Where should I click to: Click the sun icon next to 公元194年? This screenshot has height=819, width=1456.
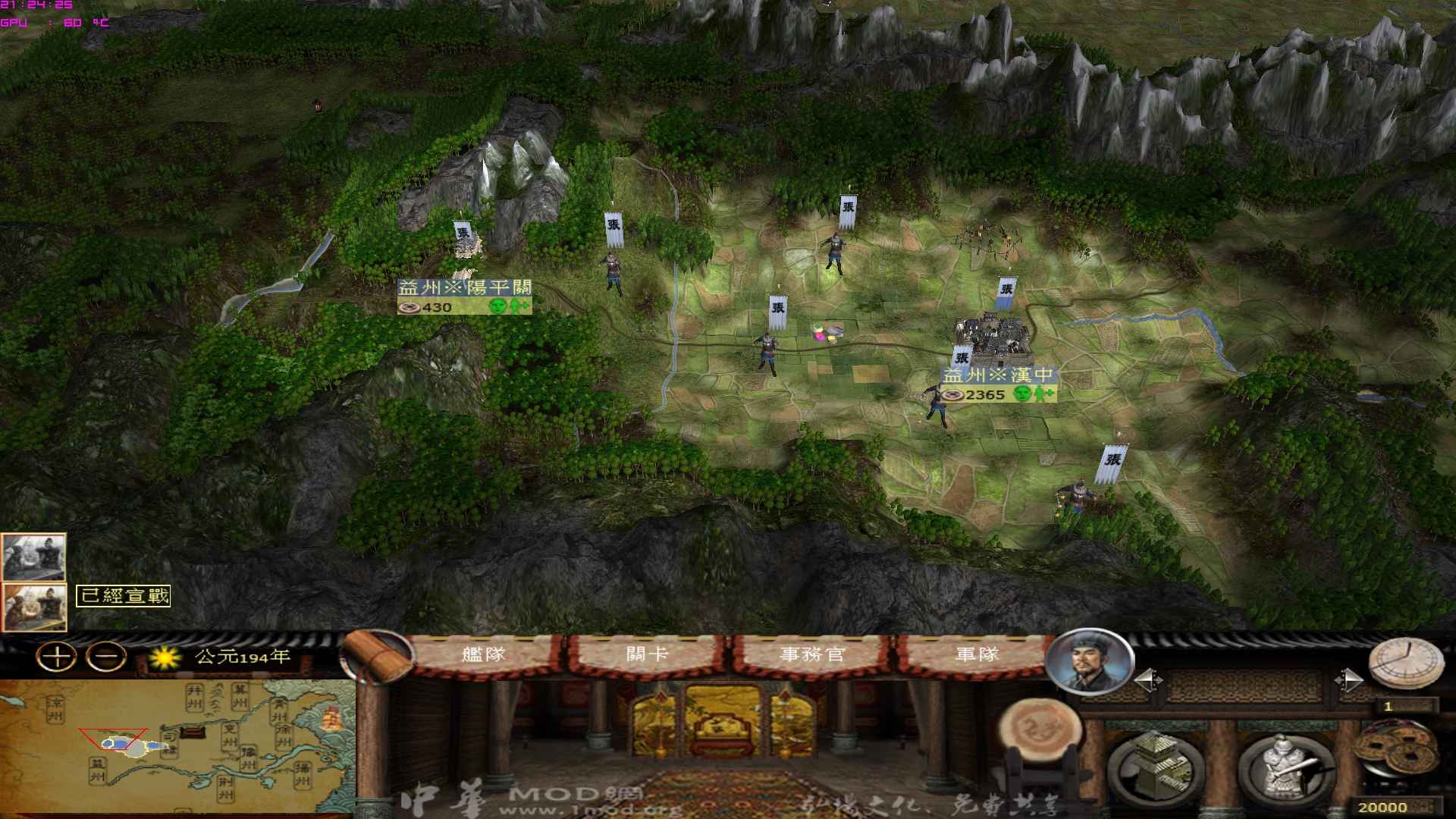point(164,658)
